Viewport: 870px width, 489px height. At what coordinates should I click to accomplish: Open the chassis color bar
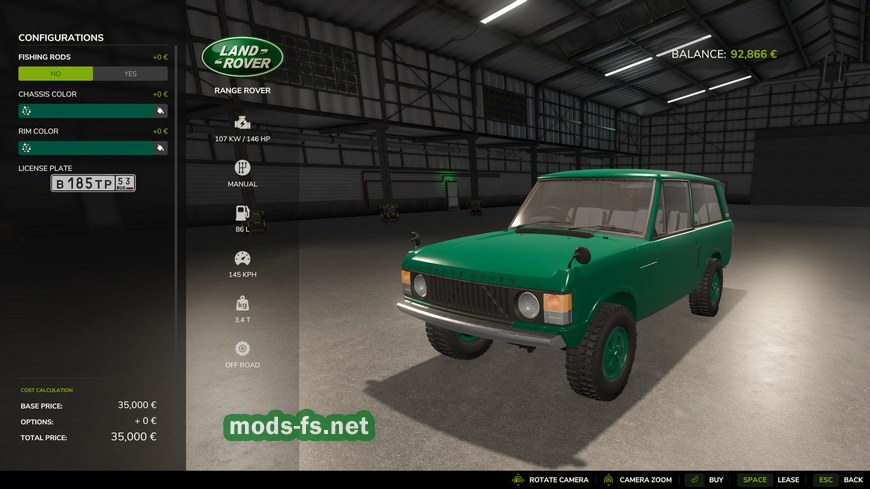[x=85, y=111]
